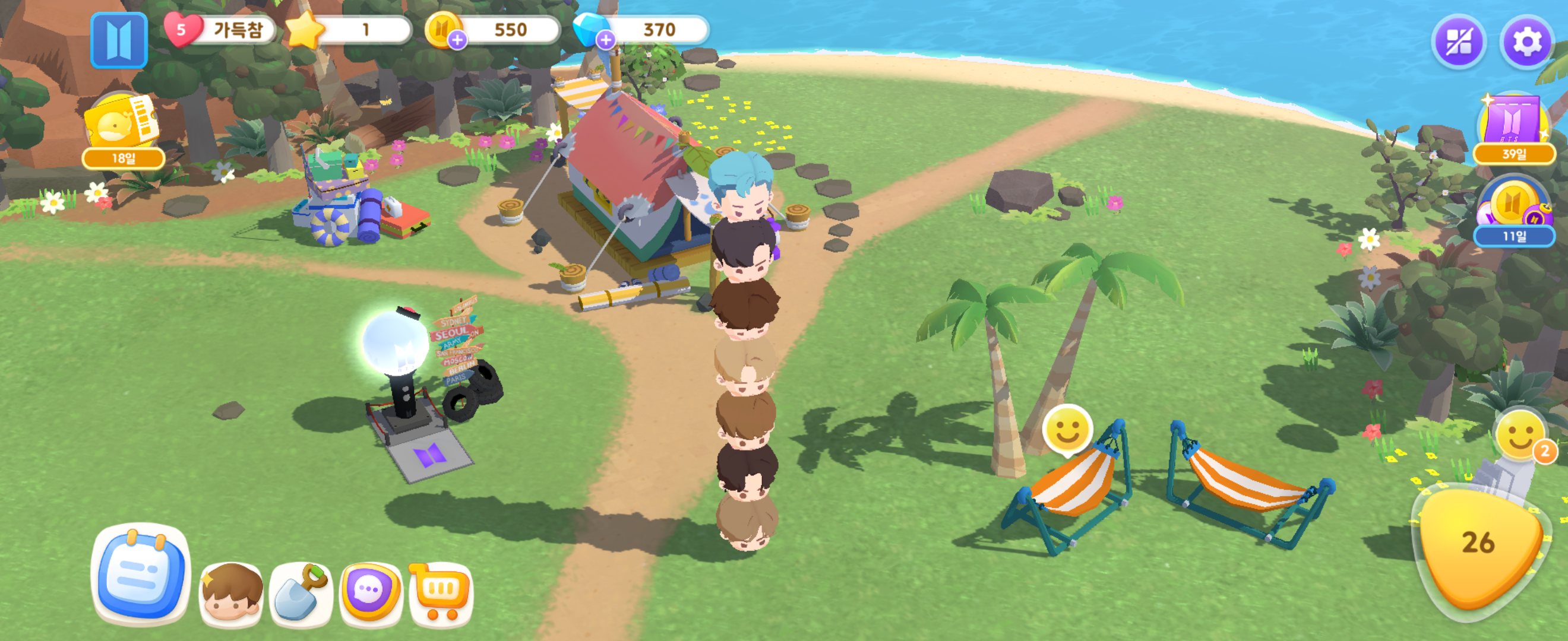
Task: Open the settings gear
Action: click(1526, 43)
